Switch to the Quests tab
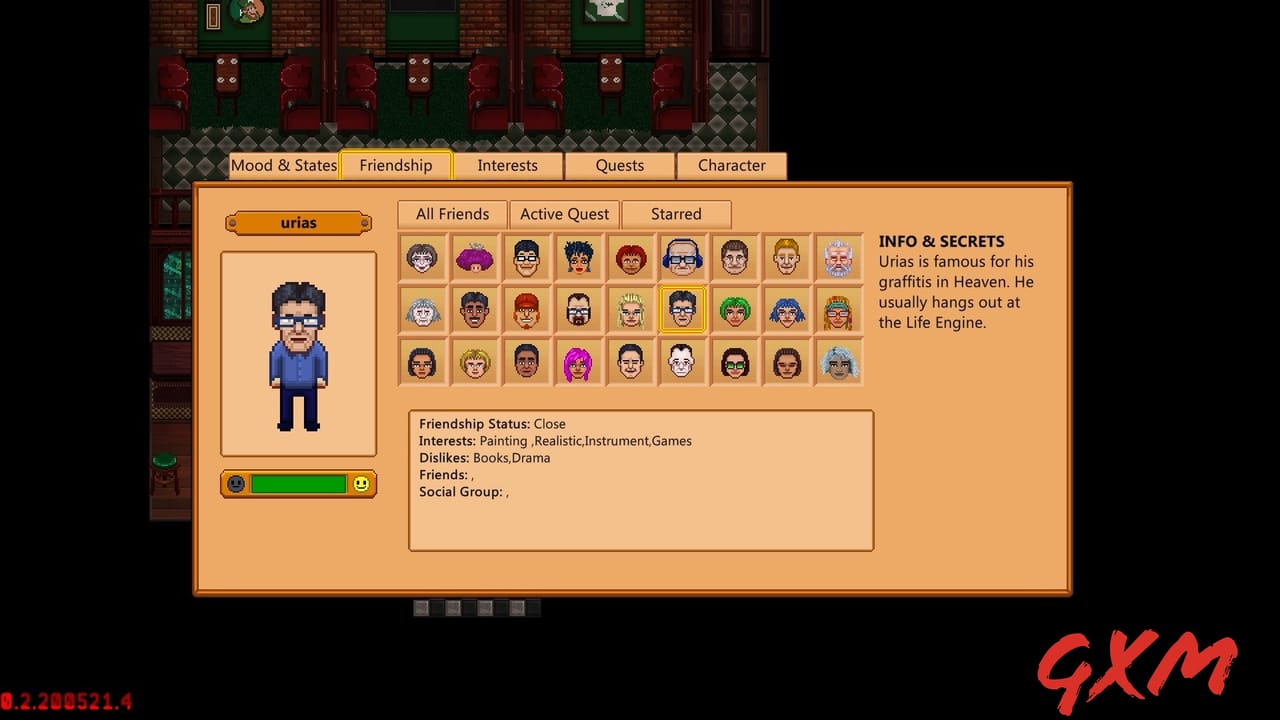Image resolution: width=1280 pixels, height=720 pixels. click(619, 165)
